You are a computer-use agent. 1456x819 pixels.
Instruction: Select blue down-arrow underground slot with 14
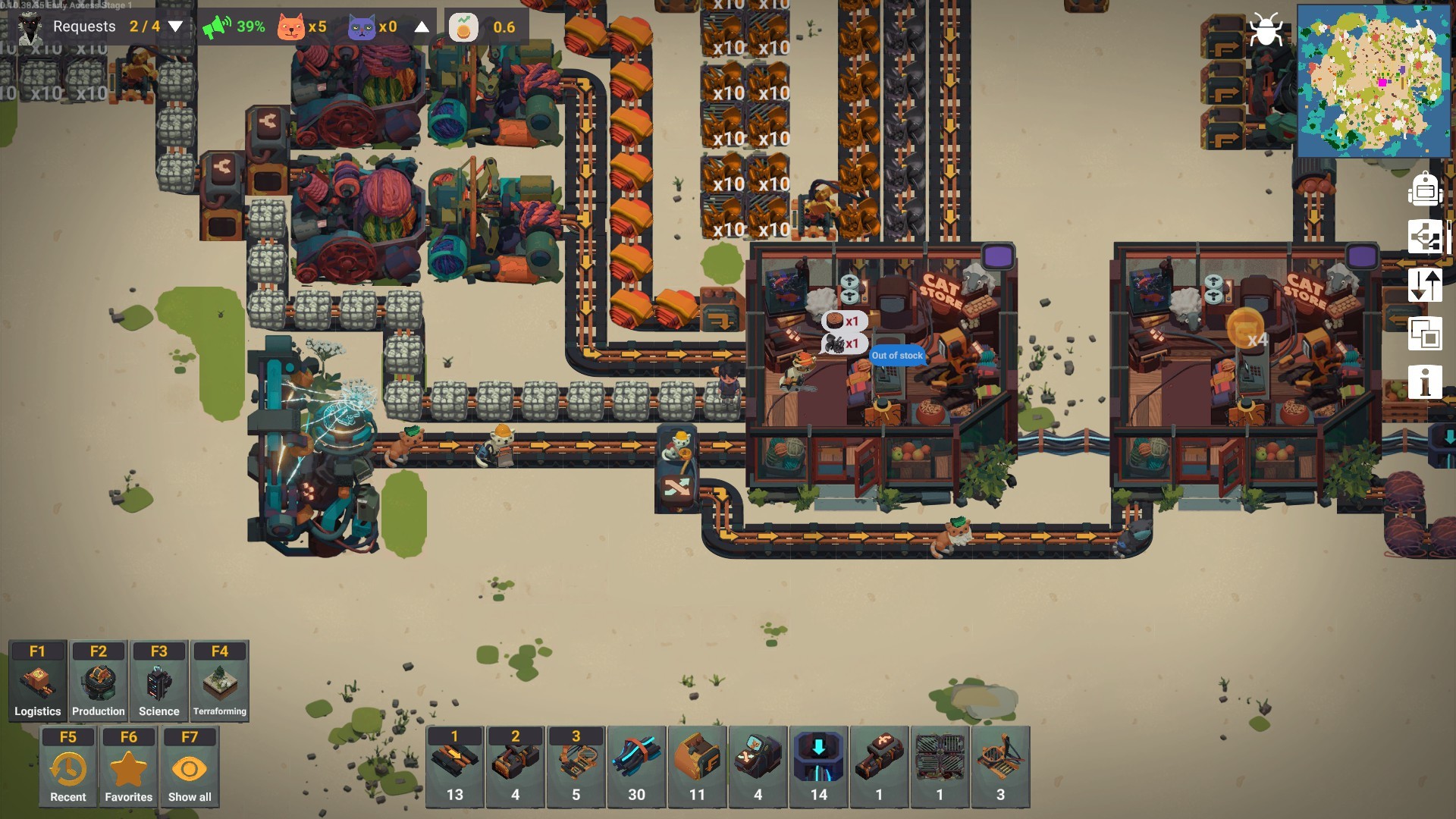(x=819, y=767)
